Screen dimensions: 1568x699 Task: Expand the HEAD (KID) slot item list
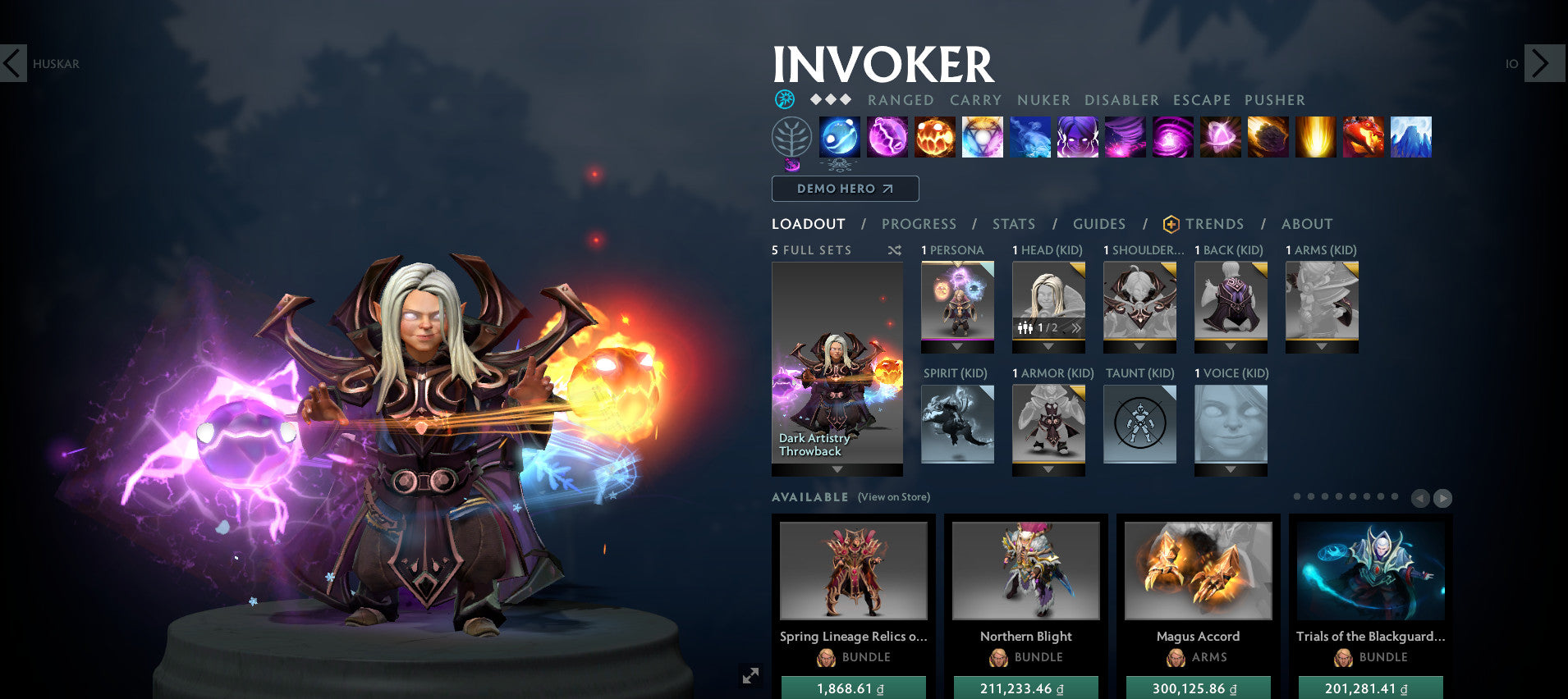click(1049, 345)
